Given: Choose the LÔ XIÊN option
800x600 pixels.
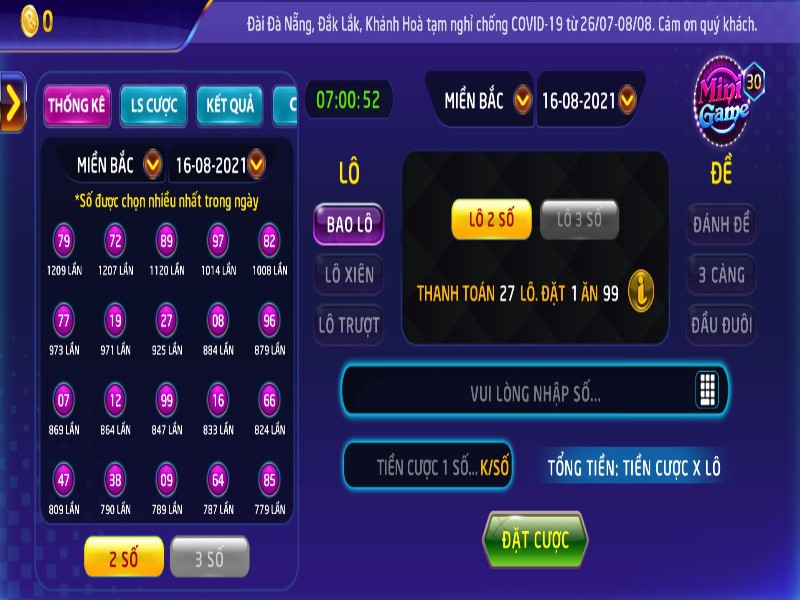Looking at the screenshot, I should click(348, 275).
